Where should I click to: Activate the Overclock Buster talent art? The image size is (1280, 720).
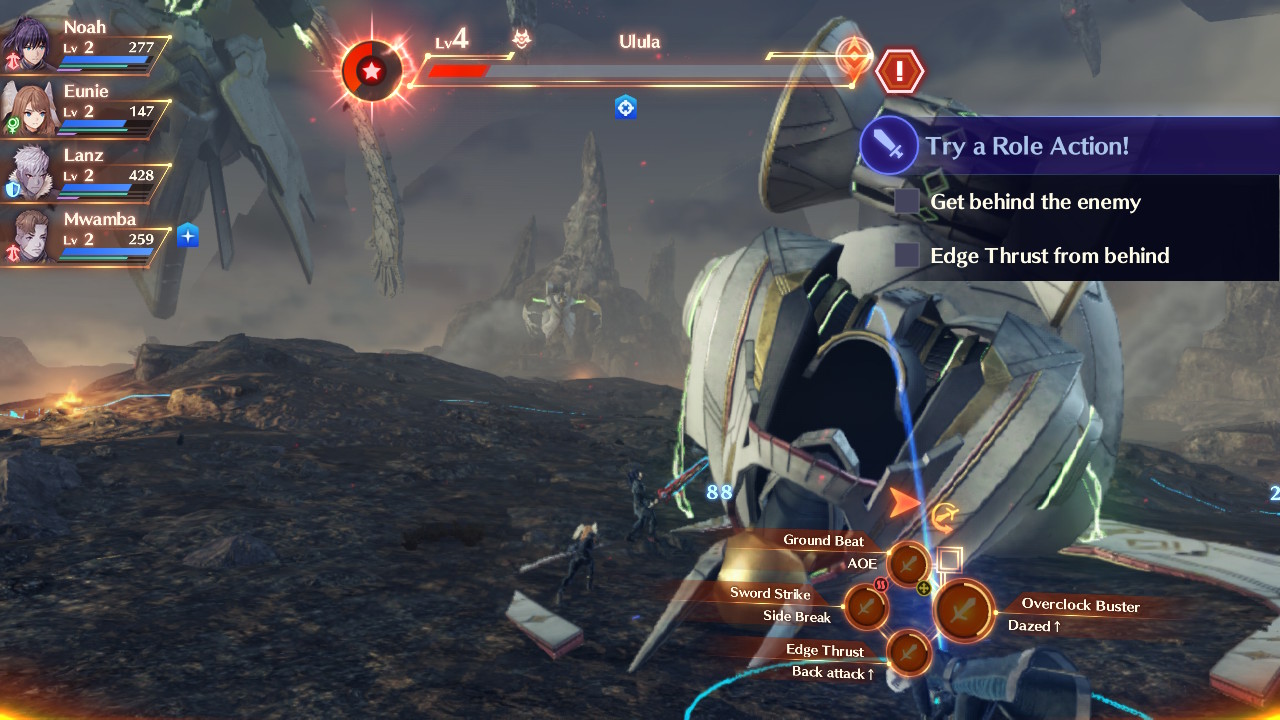963,610
